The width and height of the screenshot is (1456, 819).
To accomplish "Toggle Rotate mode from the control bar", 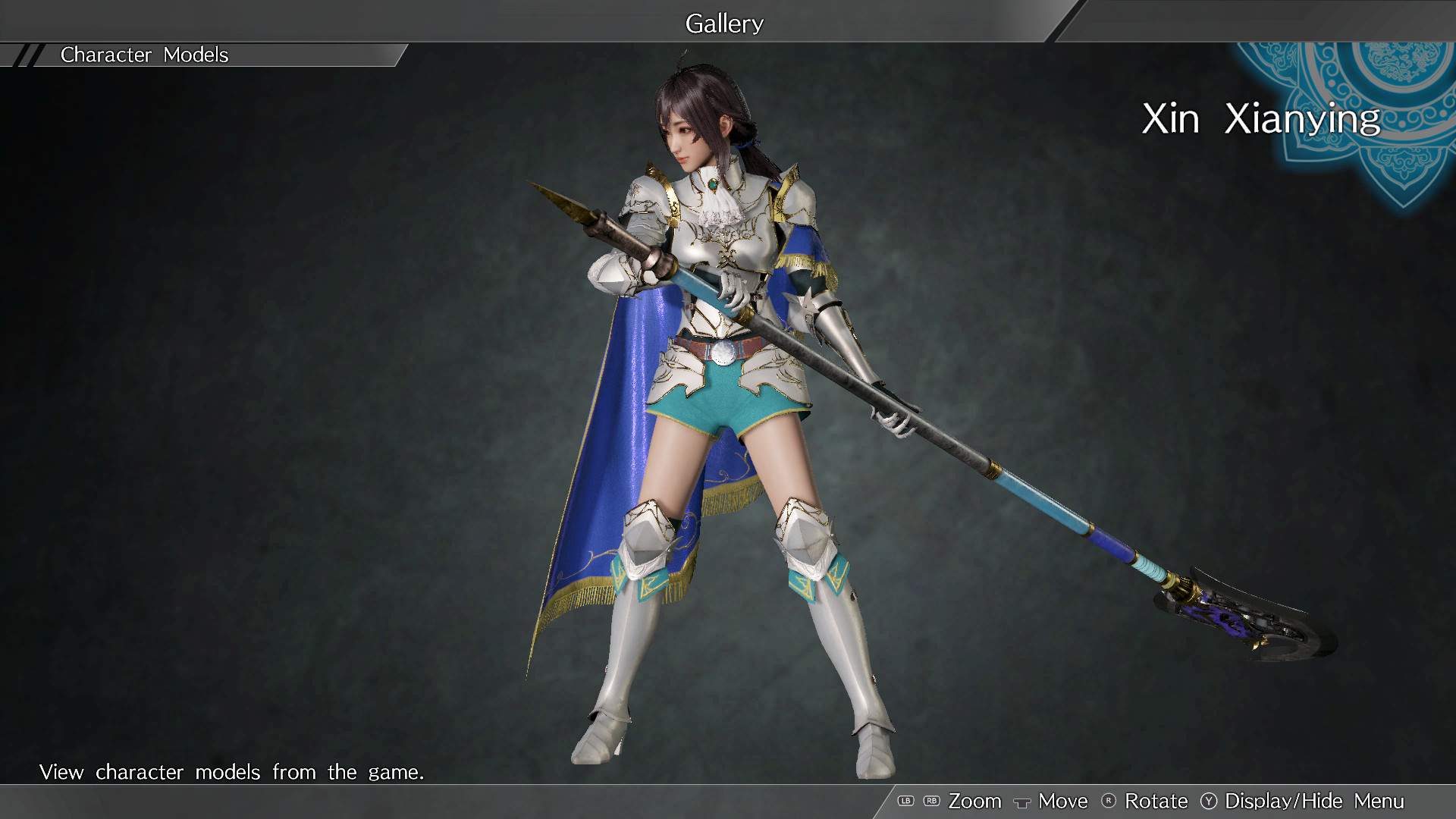I will [1156, 801].
